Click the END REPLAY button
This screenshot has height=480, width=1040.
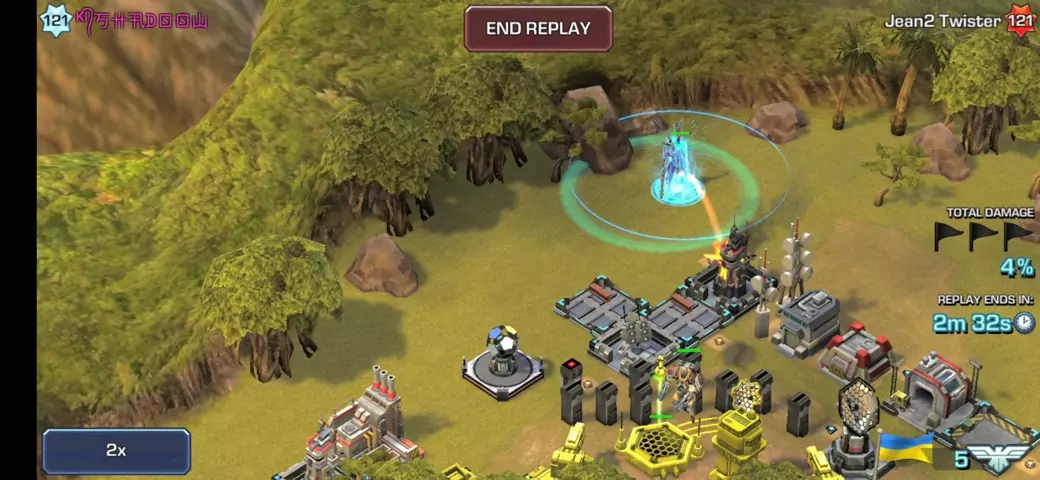[538, 29]
